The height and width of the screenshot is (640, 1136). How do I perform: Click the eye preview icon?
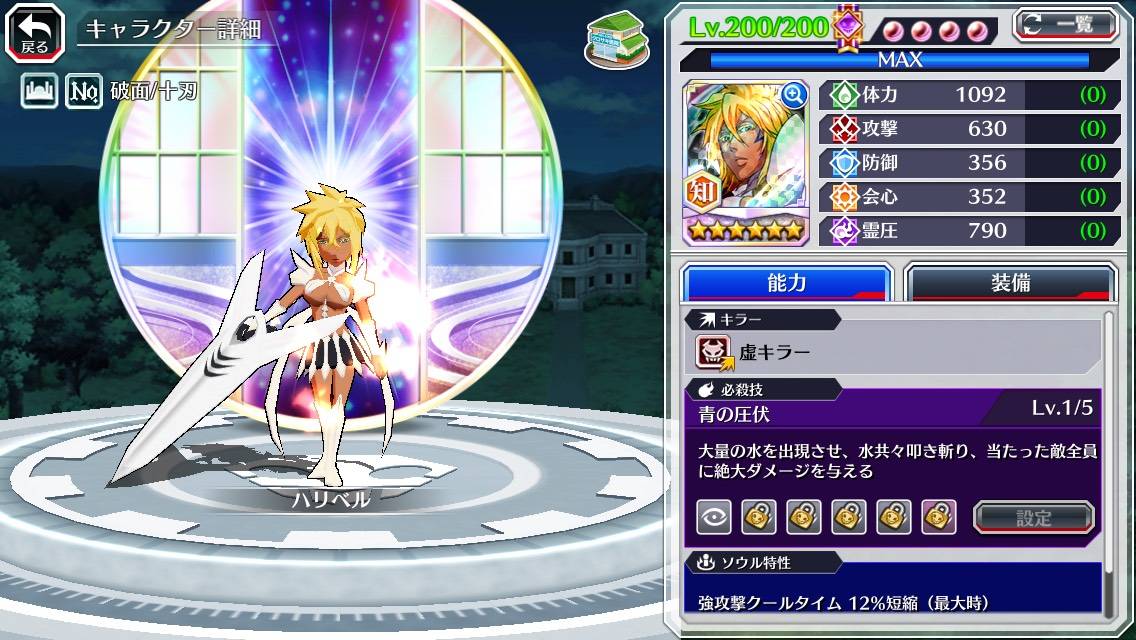[714, 517]
